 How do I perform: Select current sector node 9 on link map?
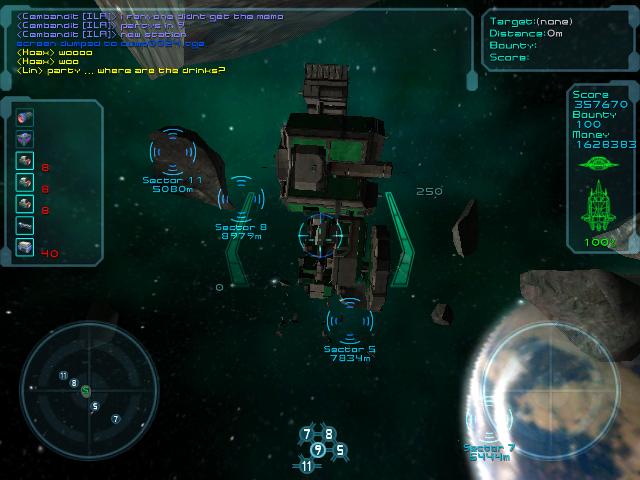point(318,449)
